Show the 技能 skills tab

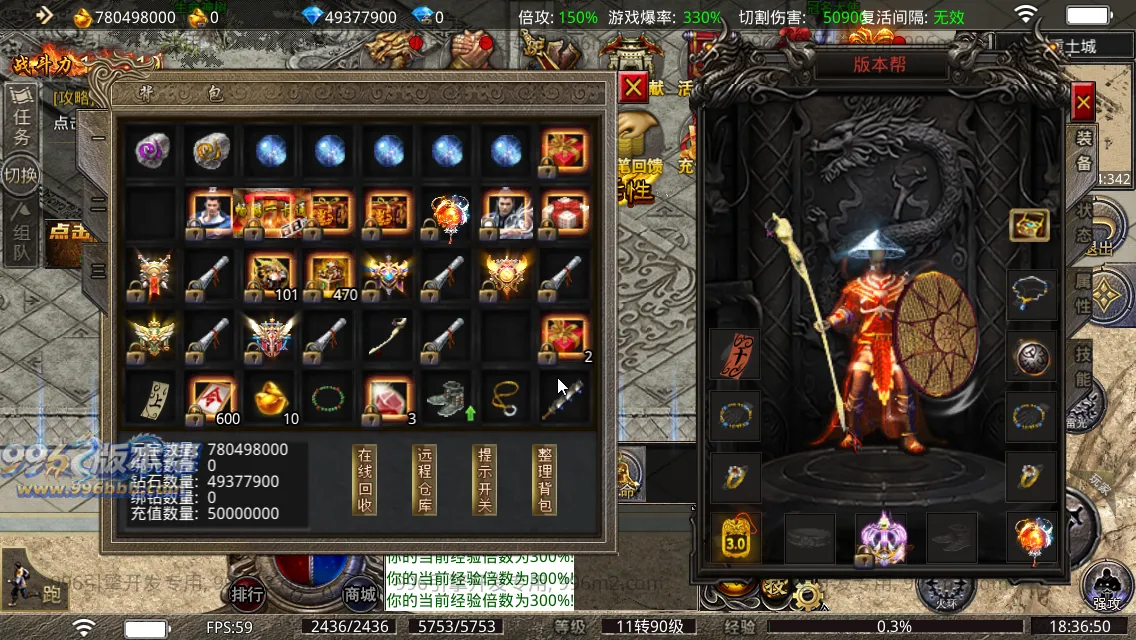pyautogui.click(x=1084, y=365)
